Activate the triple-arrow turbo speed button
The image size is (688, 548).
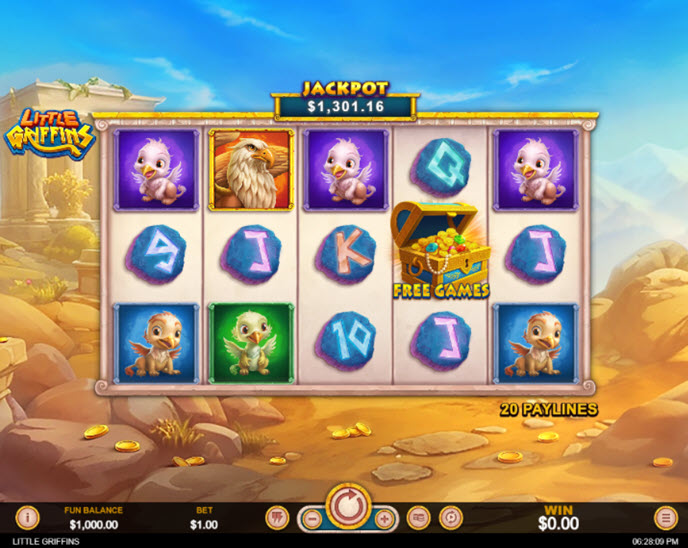click(x=277, y=517)
